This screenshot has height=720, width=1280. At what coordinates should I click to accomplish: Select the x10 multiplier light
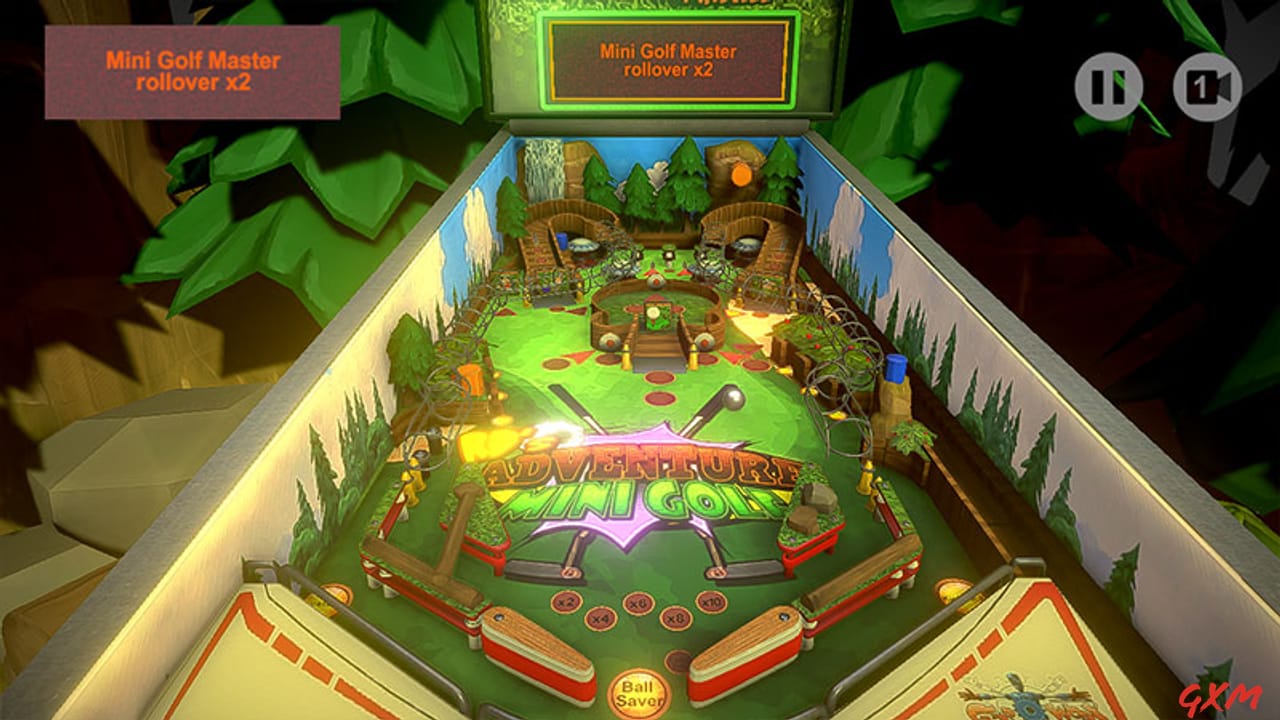click(x=712, y=604)
